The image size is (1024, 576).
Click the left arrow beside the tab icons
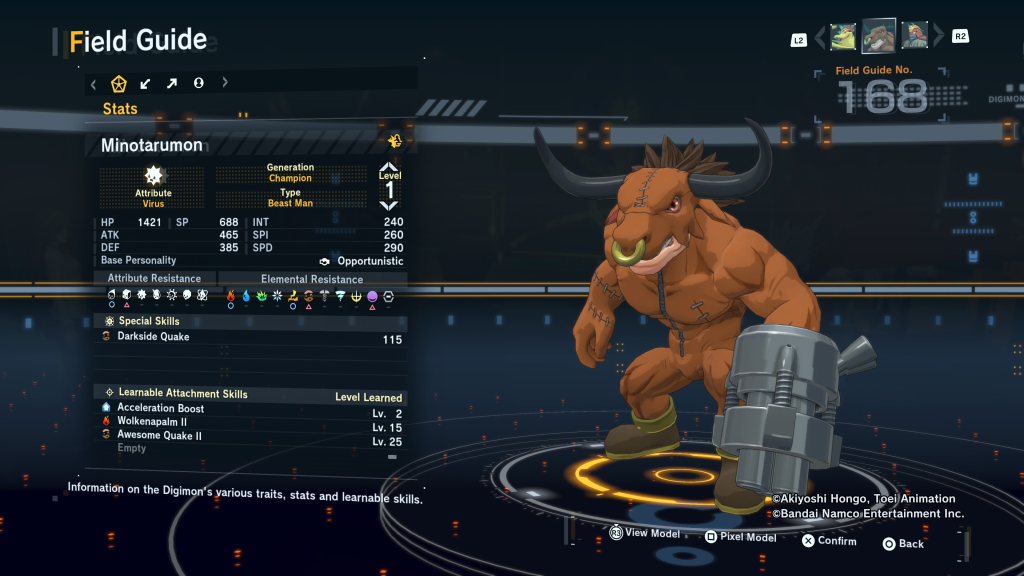coord(94,84)
